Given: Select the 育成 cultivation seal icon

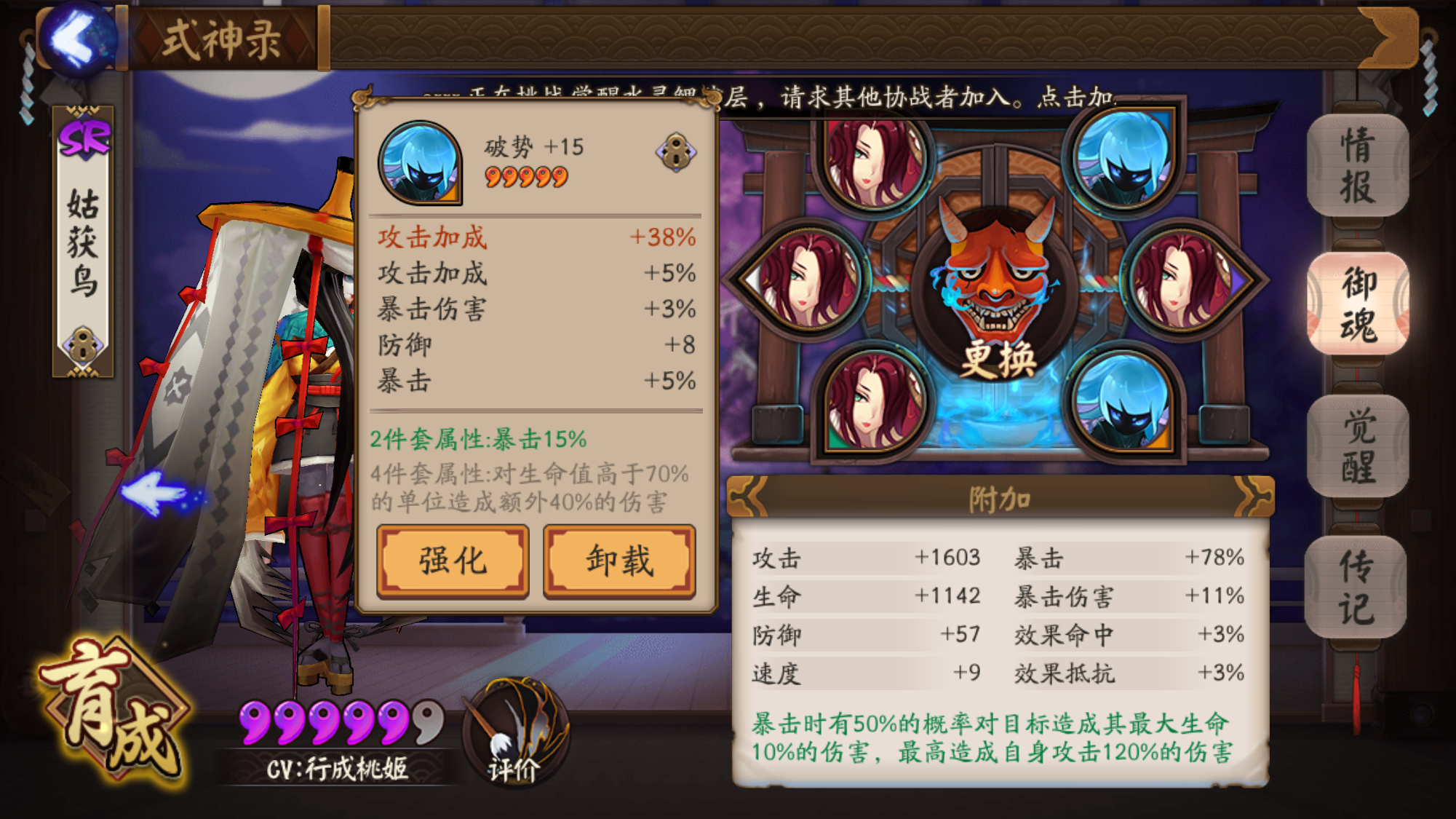Looking at the screenshot, I should click(115, 717).
